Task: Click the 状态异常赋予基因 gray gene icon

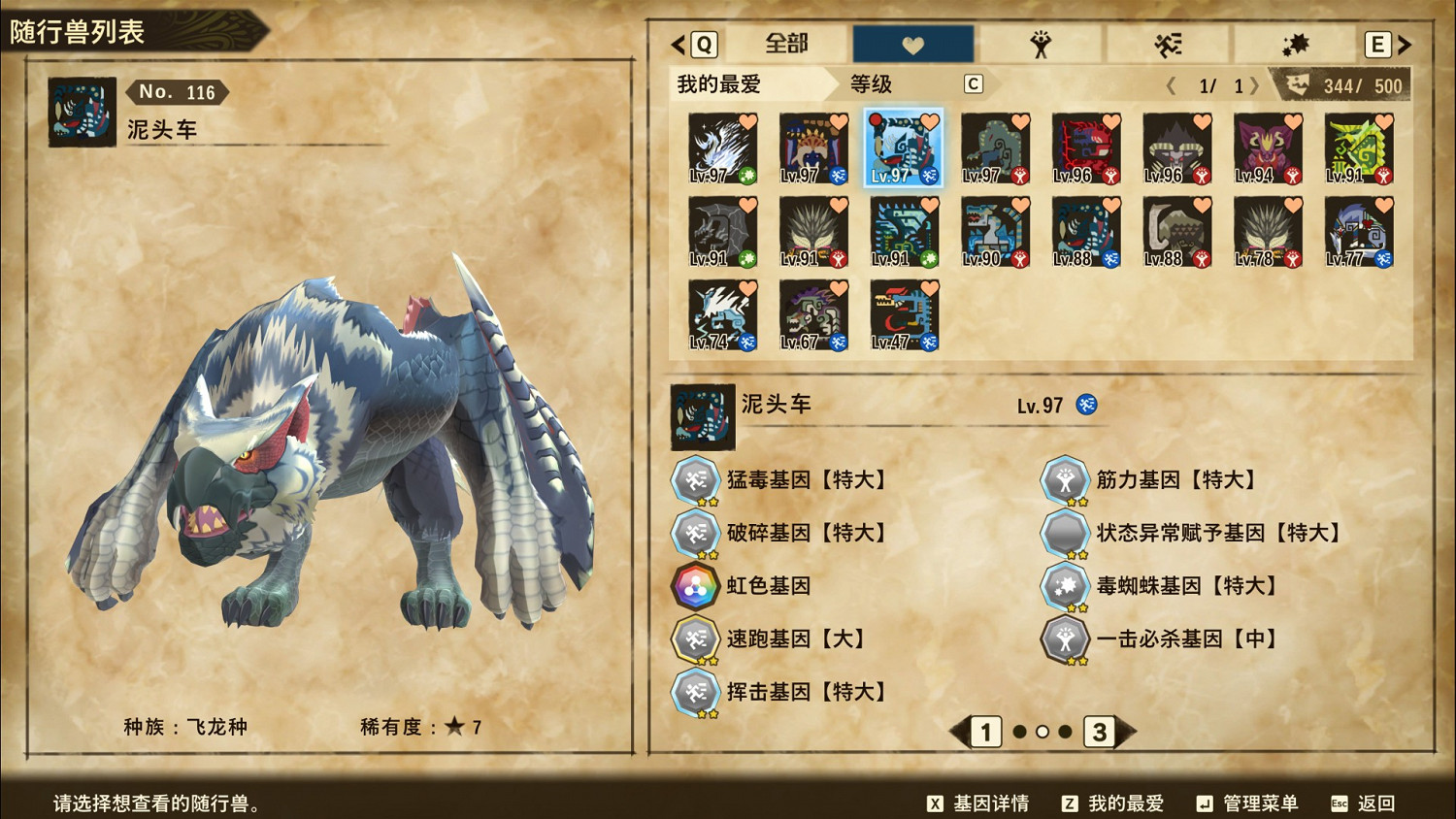Action: (x=1065, y=532)
